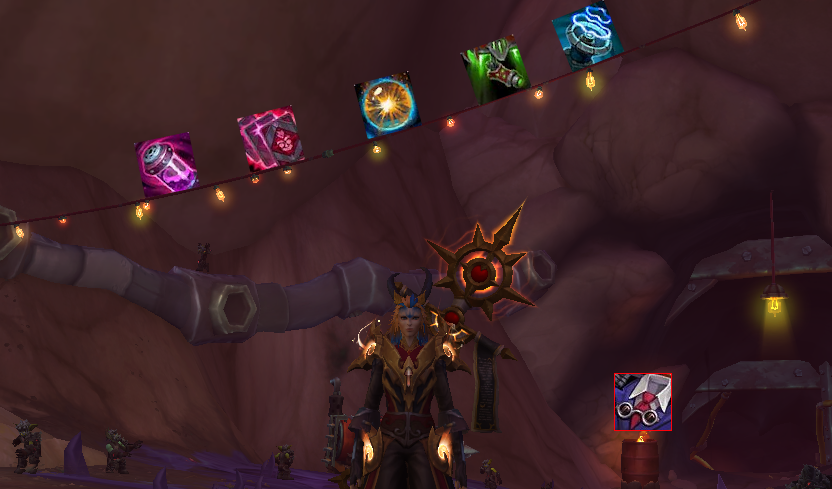Activate the glowing orange orb ability icon

[x=387, y=105]
